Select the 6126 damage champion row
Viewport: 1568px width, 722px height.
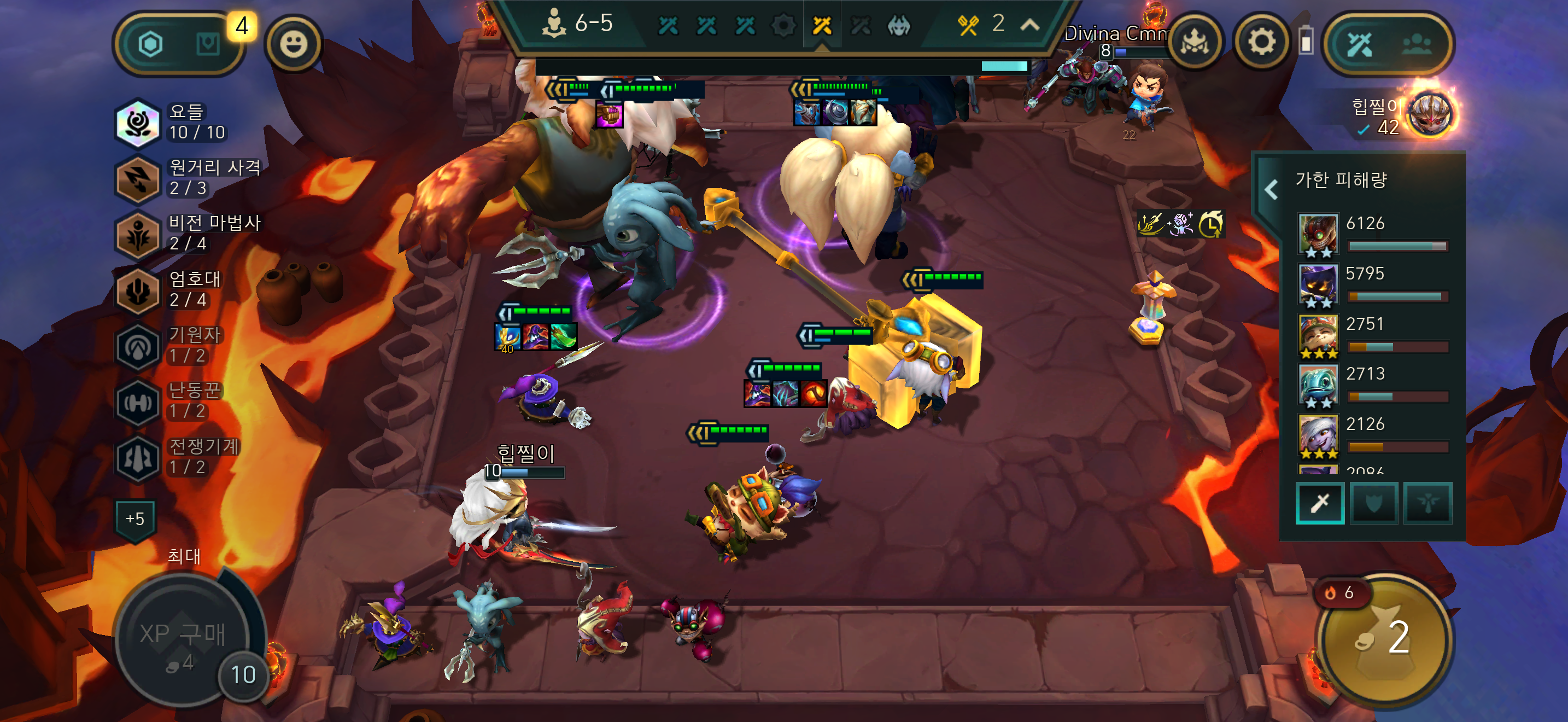(x=1373, y=233)
